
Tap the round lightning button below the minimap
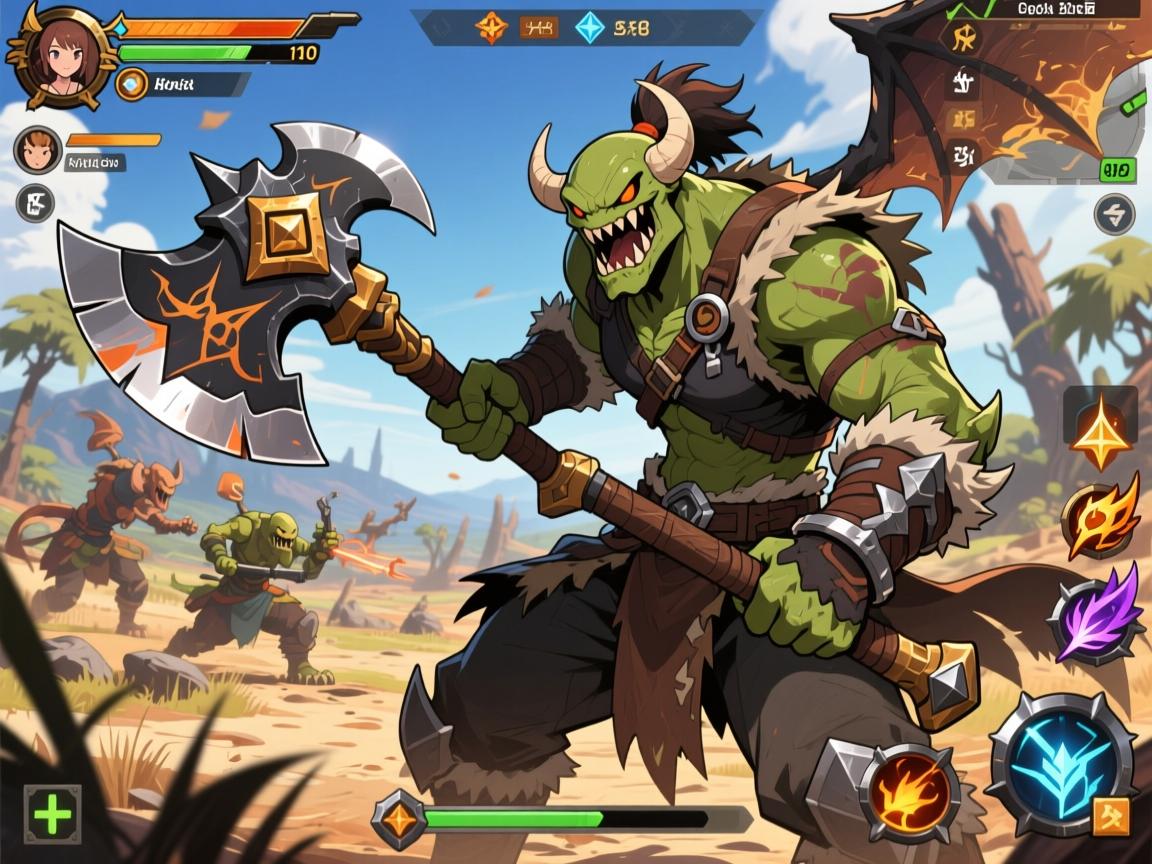1114,214
